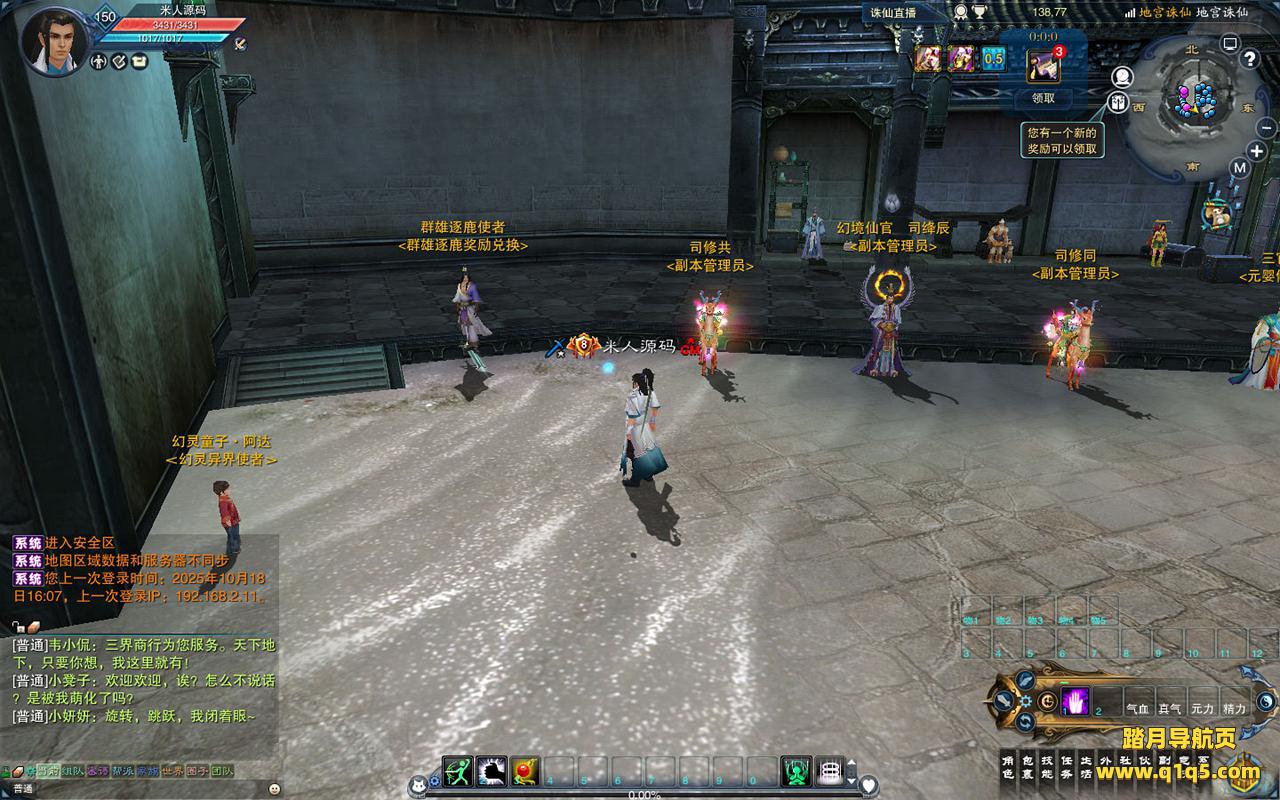This screenshot has height=800, width=1280.
Task: Click the gift reward icon beside the minimap
Action: (1117, 102)
